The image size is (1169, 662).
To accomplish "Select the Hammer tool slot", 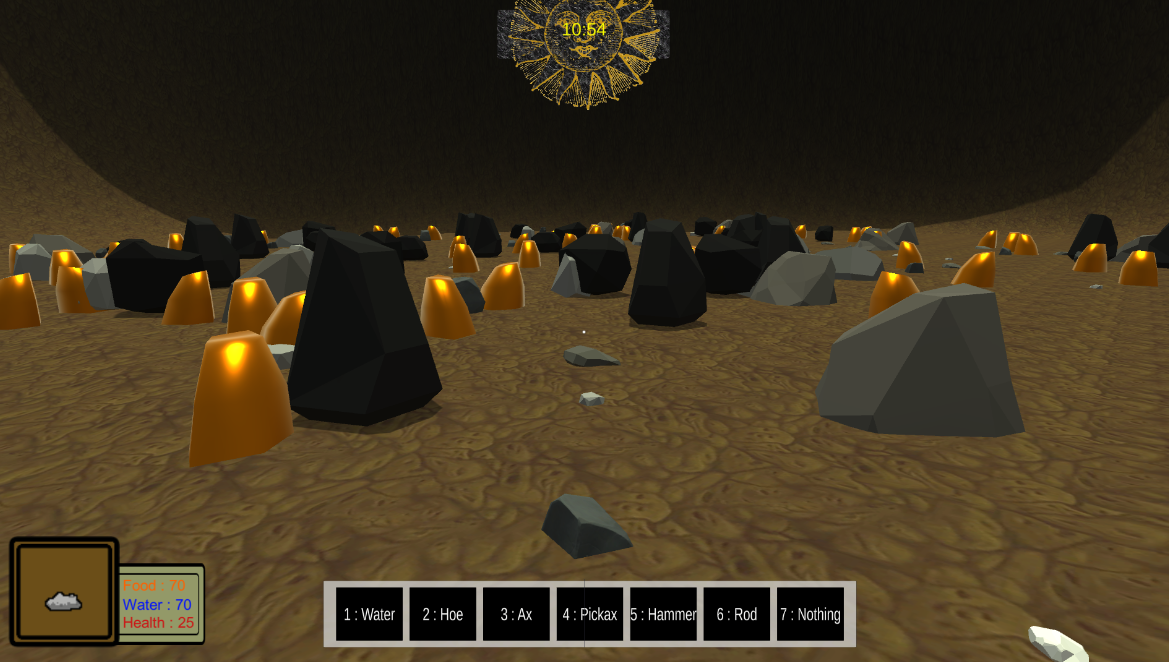I will [x=663, y=614].
